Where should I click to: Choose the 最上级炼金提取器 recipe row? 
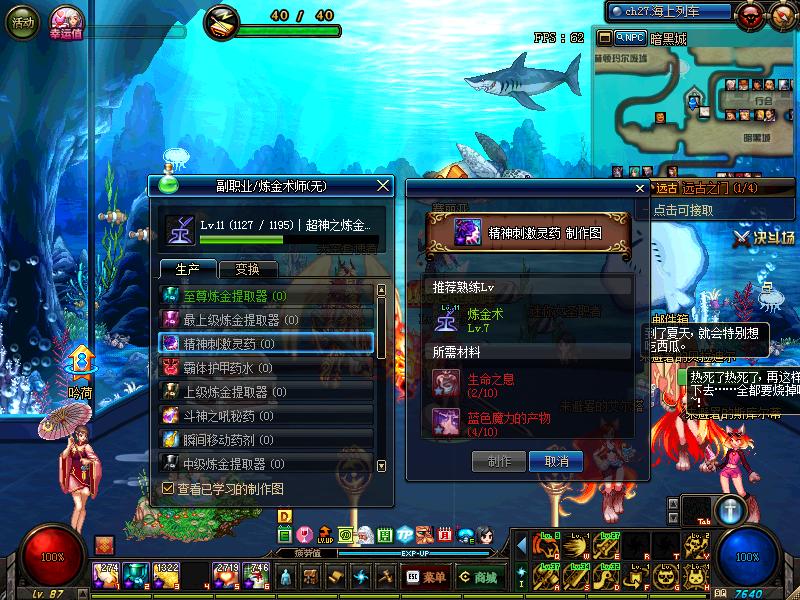(x=266, y=320)
